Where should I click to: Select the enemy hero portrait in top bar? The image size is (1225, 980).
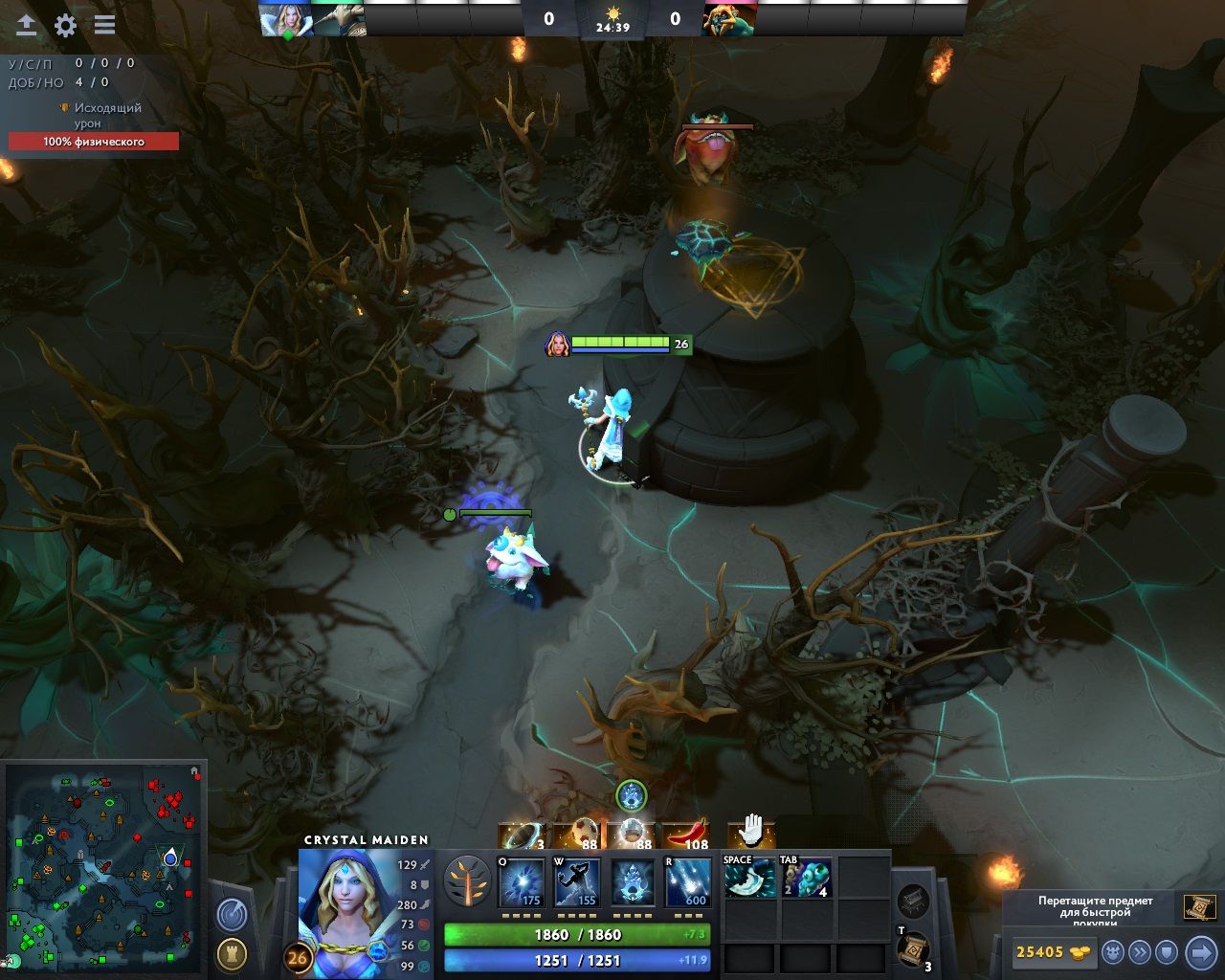point(729,19)
